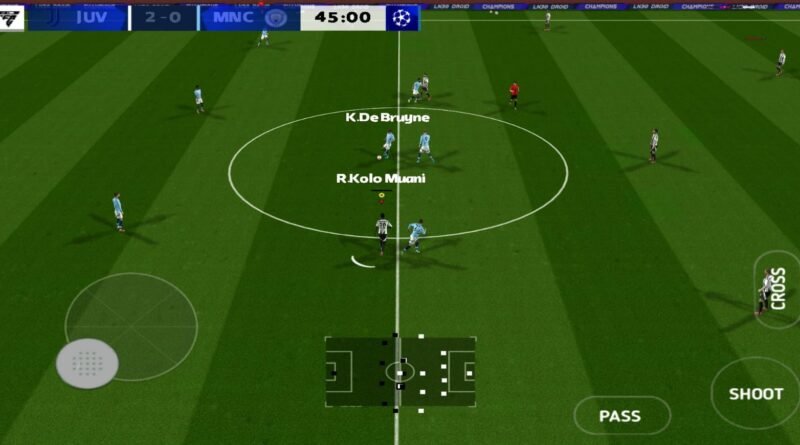Image resolution: width=800 pixels, height=445 pixels.
Task: Tap the SHOOT button
Action: pos(755,393)
